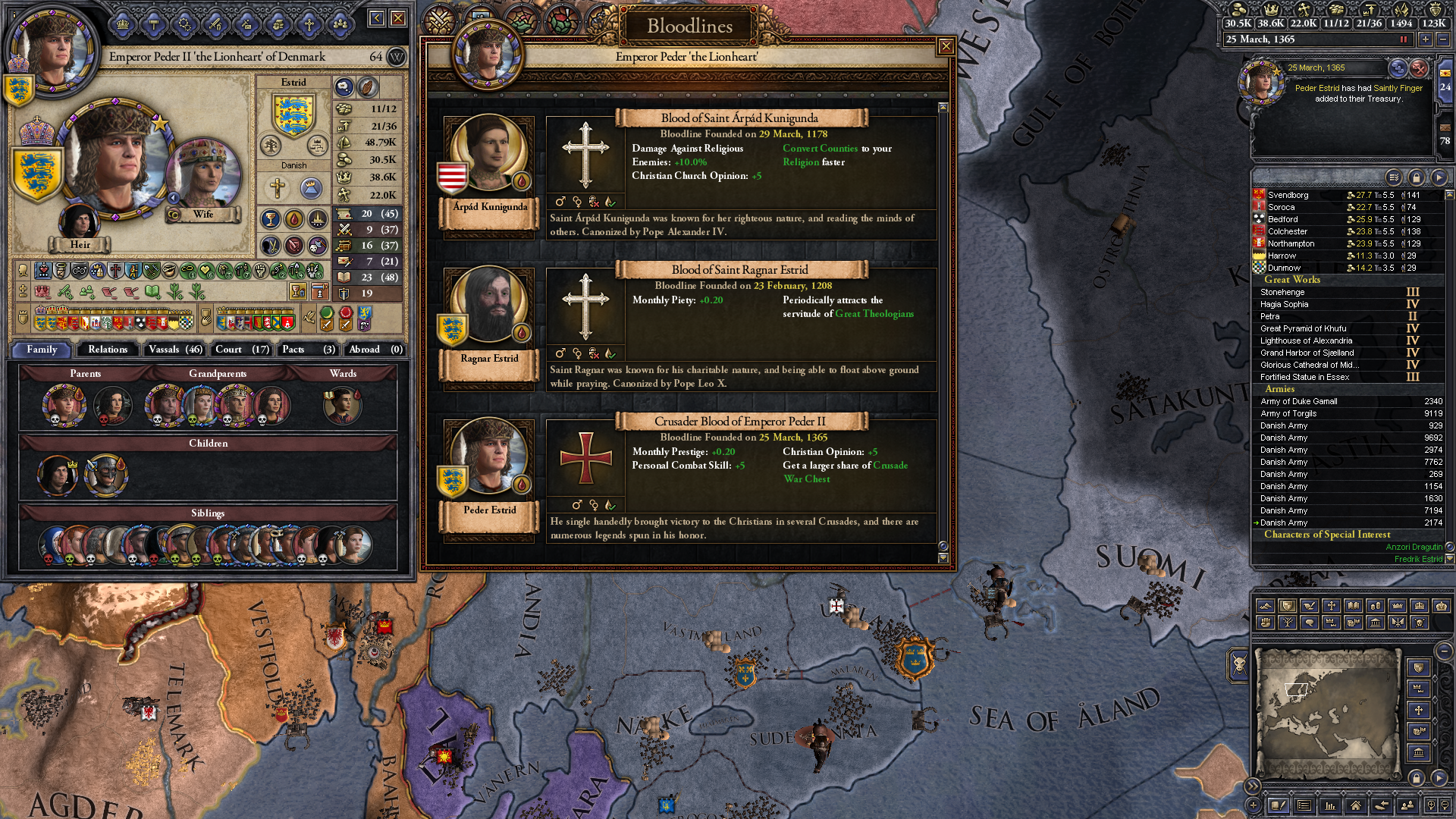The image size is (1456, 819).
Task: Select the Army of Duke Gamall
Action: click(1298, 401)
